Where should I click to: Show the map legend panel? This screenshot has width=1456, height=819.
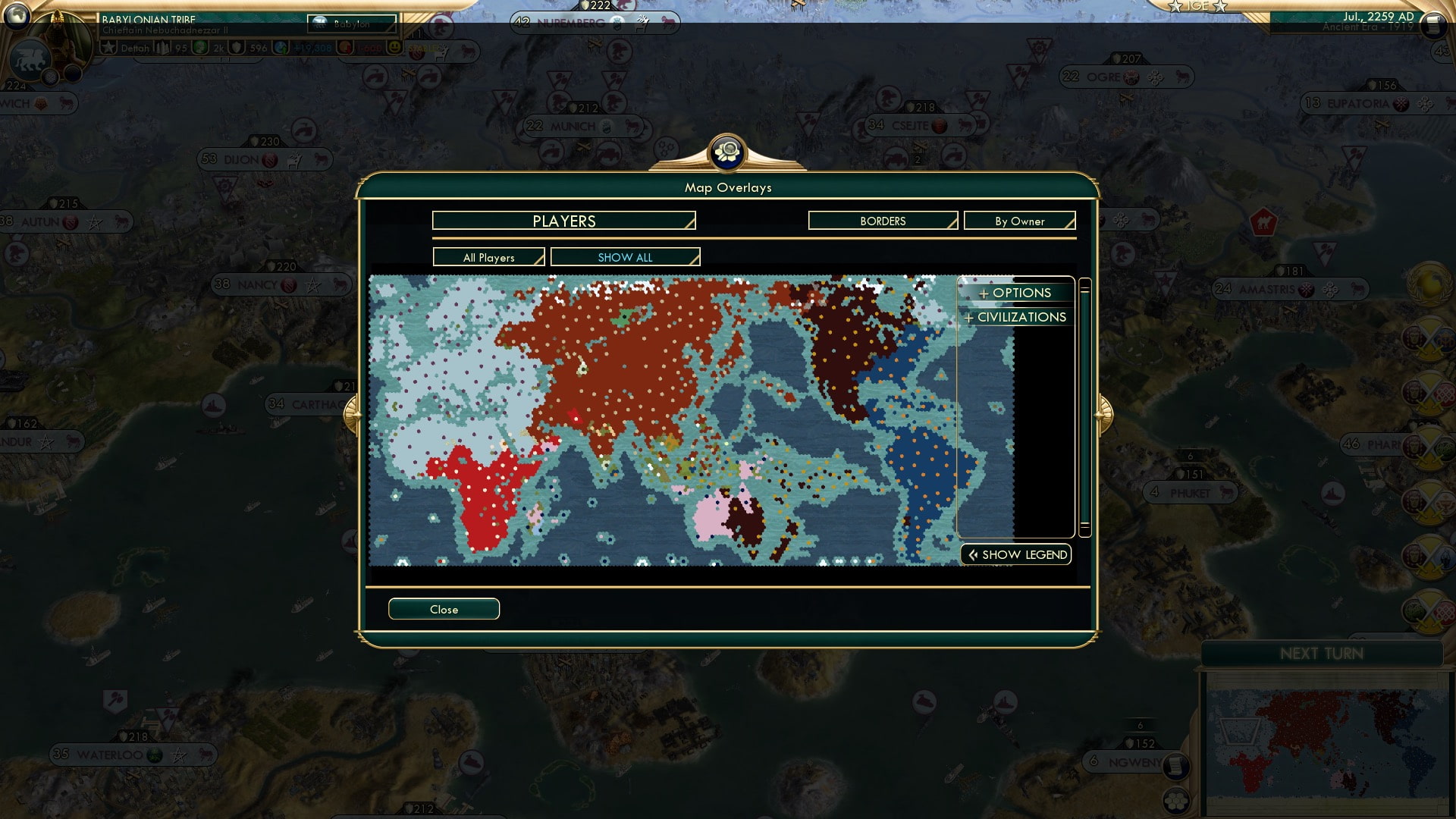[1015, 554]
